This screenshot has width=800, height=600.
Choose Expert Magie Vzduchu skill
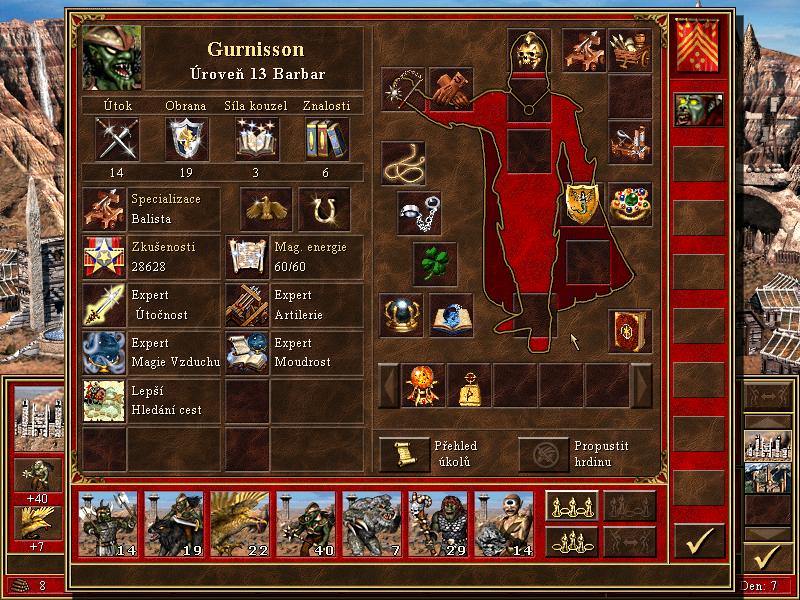[104, 353]
